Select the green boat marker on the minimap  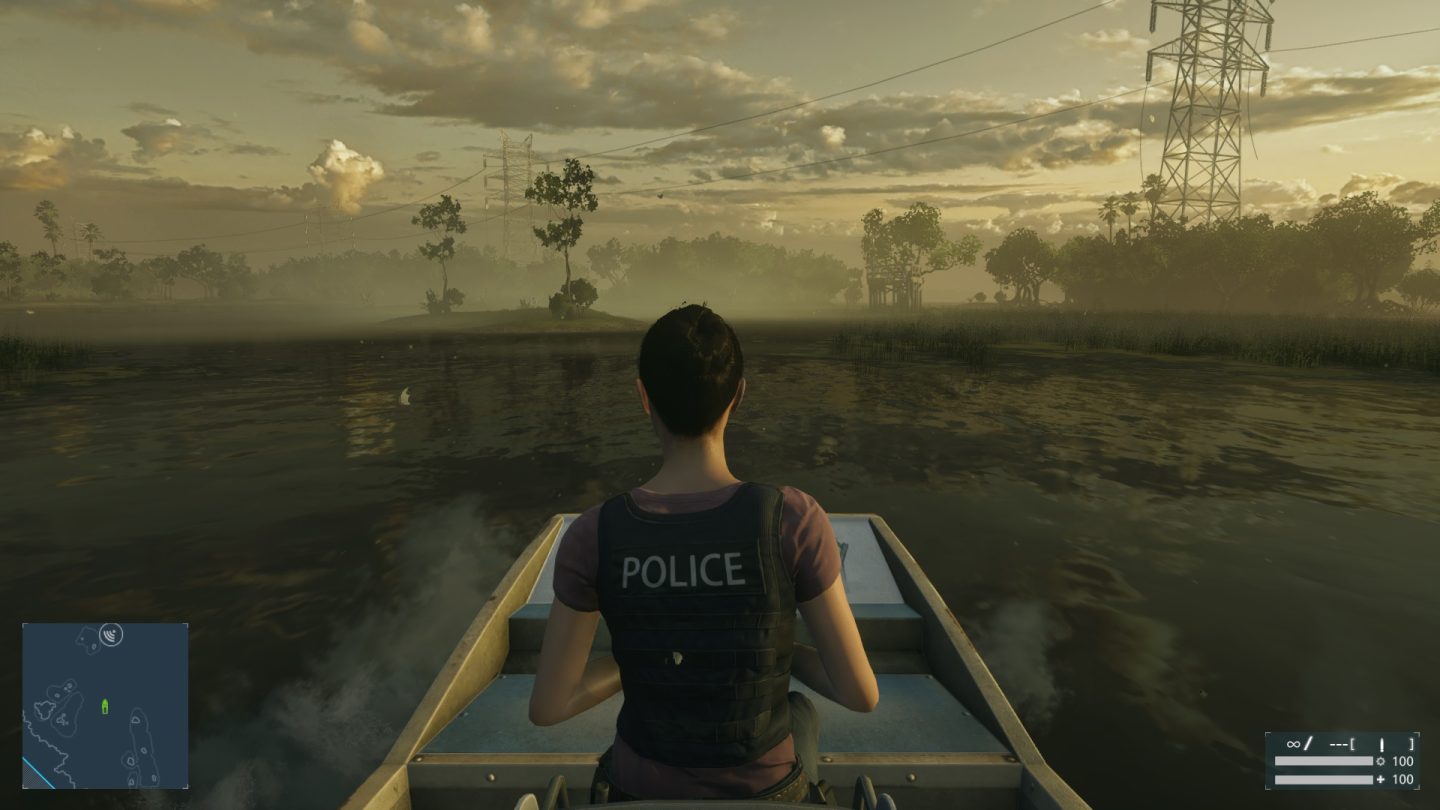(x=105, y=706)
